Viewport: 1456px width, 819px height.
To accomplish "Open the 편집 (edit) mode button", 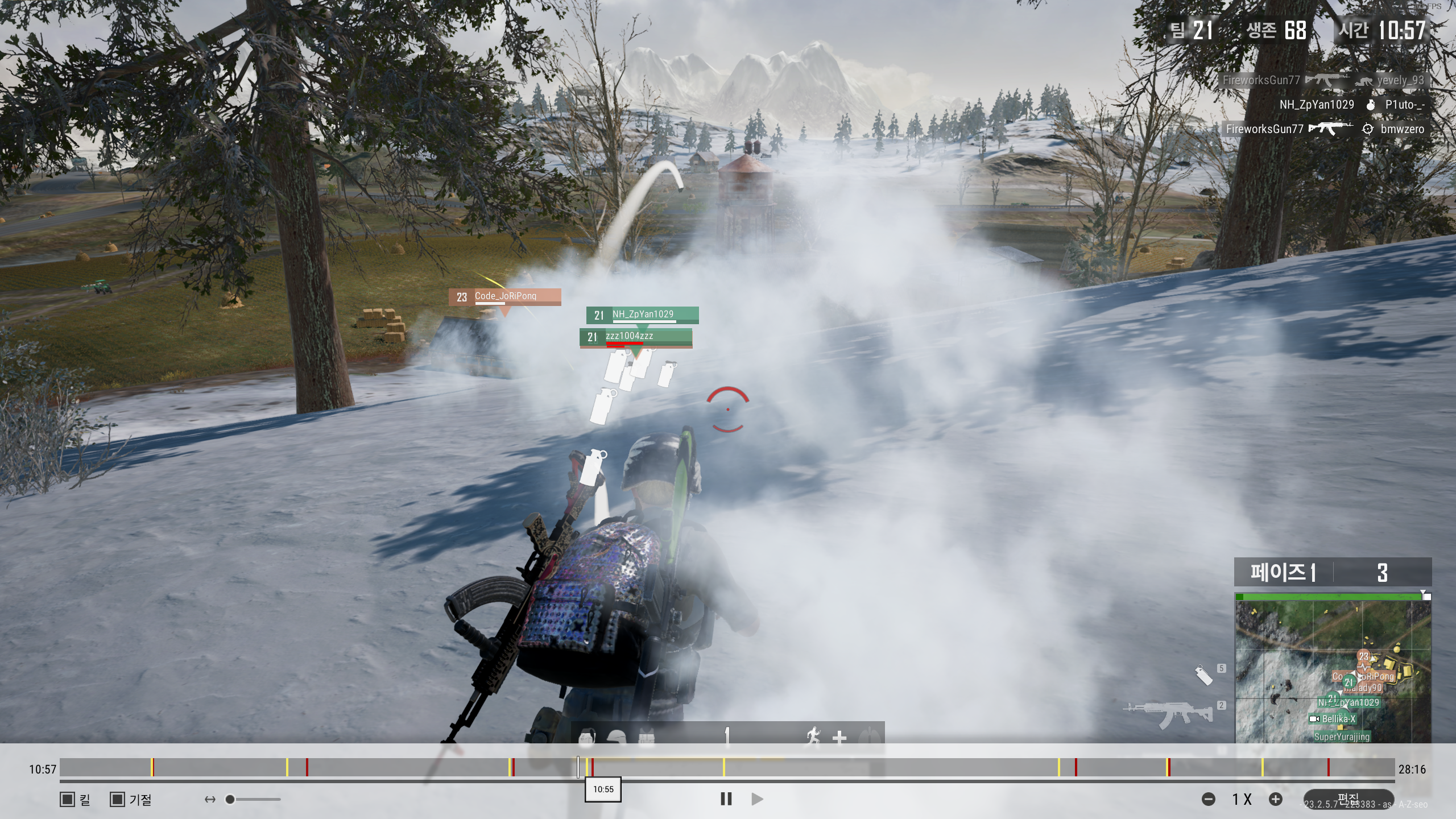I will pyautogui.click(x=1348, y=799).
